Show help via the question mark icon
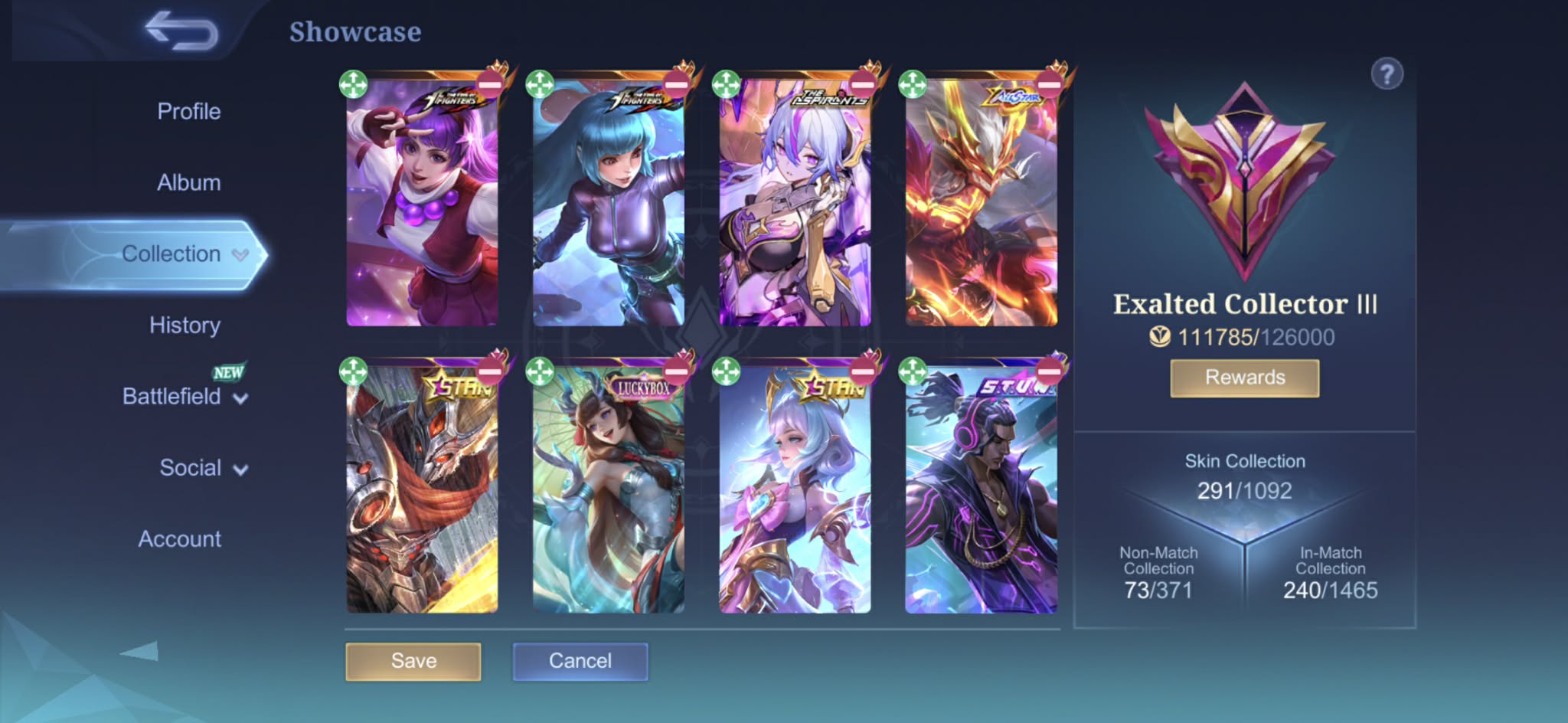This screenshot has width=1568, height=723. click(1387, 75)
